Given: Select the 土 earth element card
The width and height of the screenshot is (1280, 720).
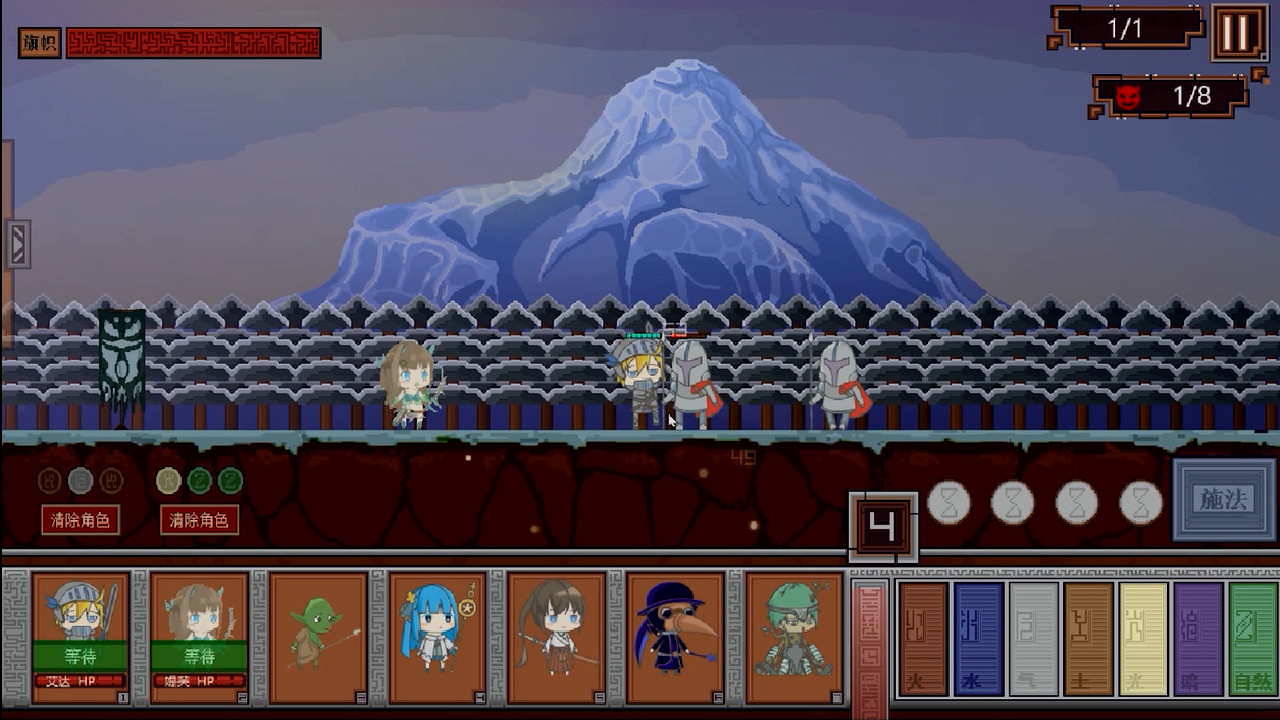Looking at the screenshot, I should 1087,640.
